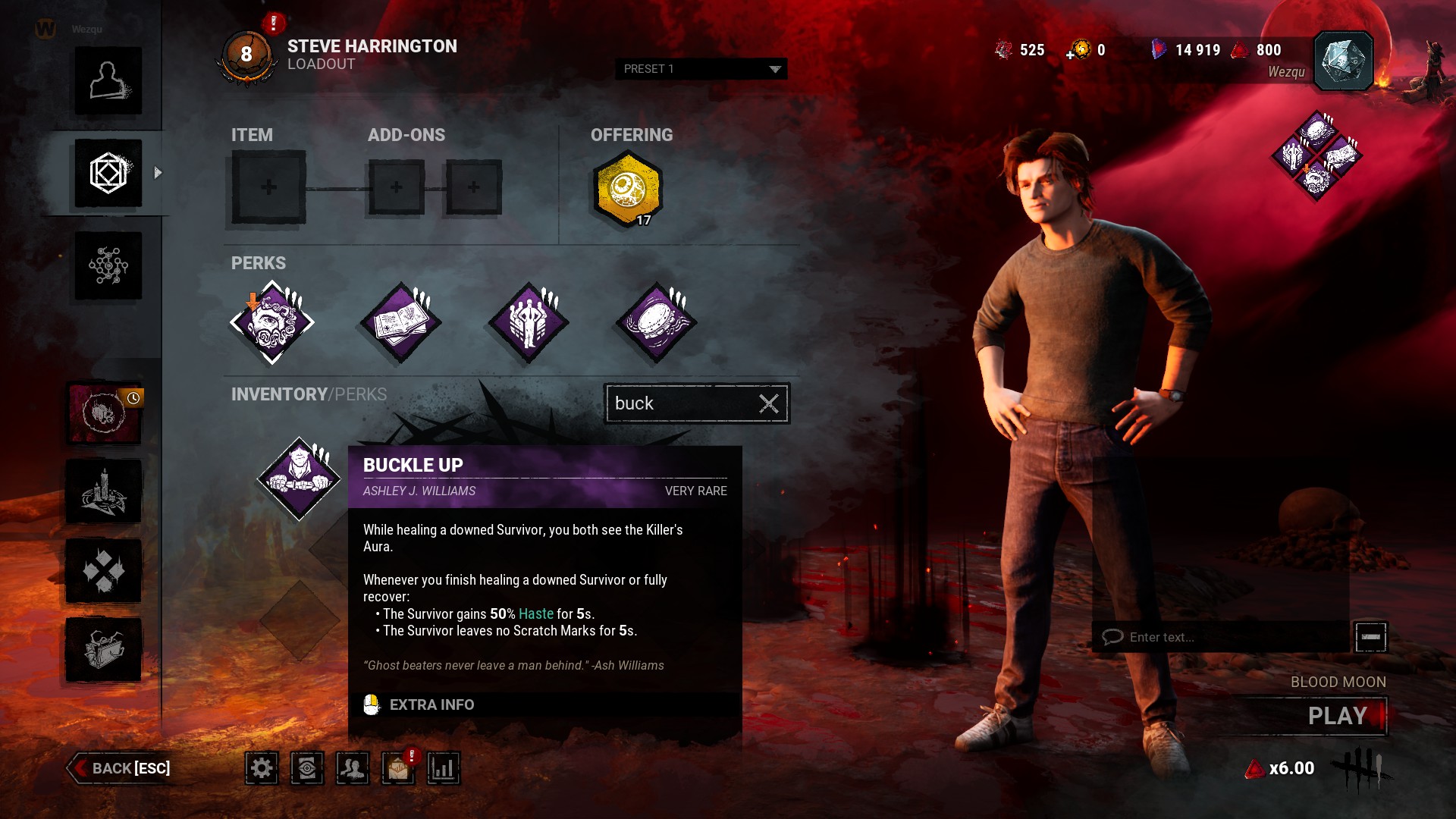Click the chat text entry box
Viewport: 1456px width, 819px height.
point(1221,637)
